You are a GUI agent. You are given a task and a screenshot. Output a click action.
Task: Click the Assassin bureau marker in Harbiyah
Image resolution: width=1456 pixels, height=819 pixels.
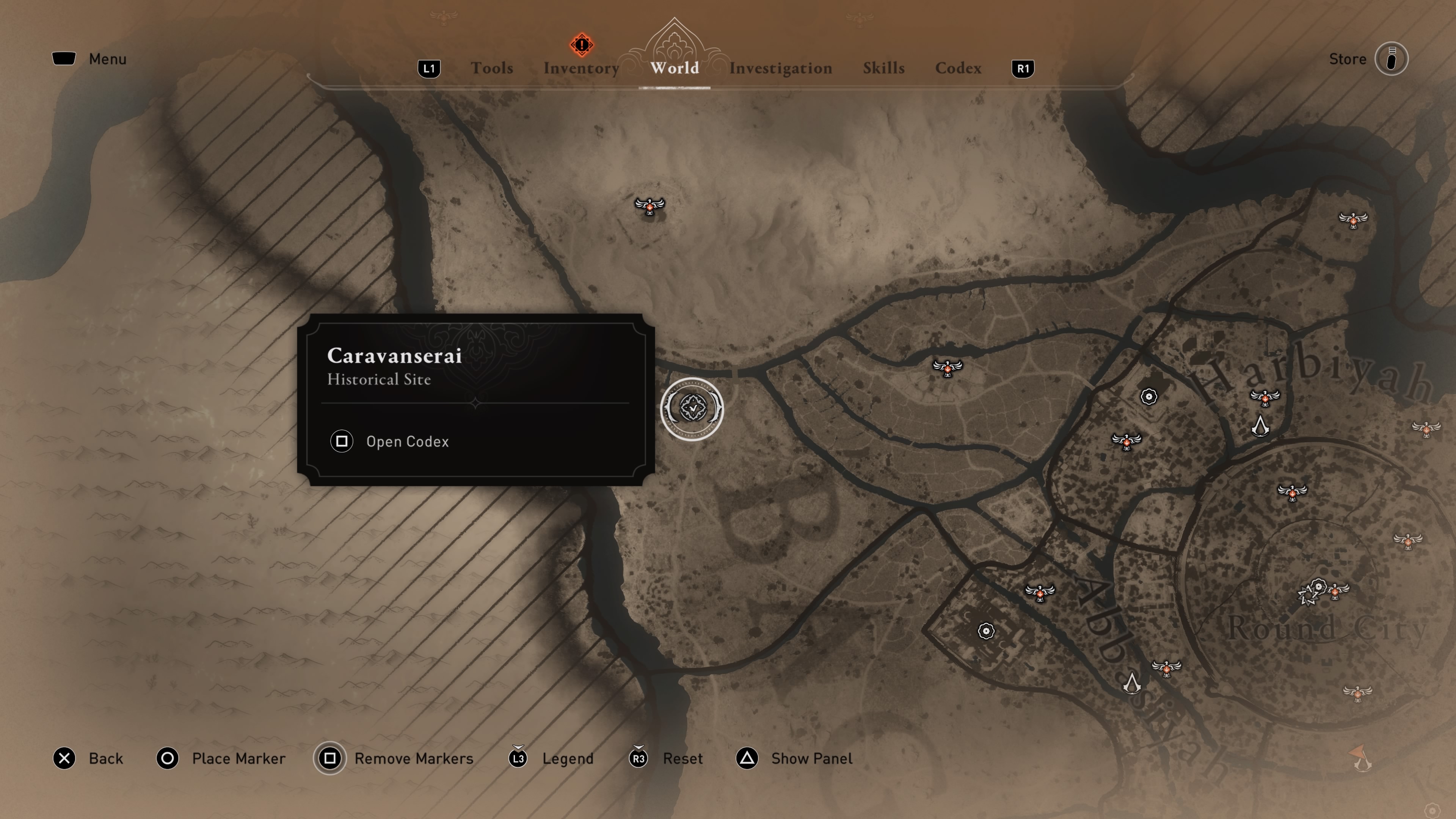click(x=1260, y=426)
